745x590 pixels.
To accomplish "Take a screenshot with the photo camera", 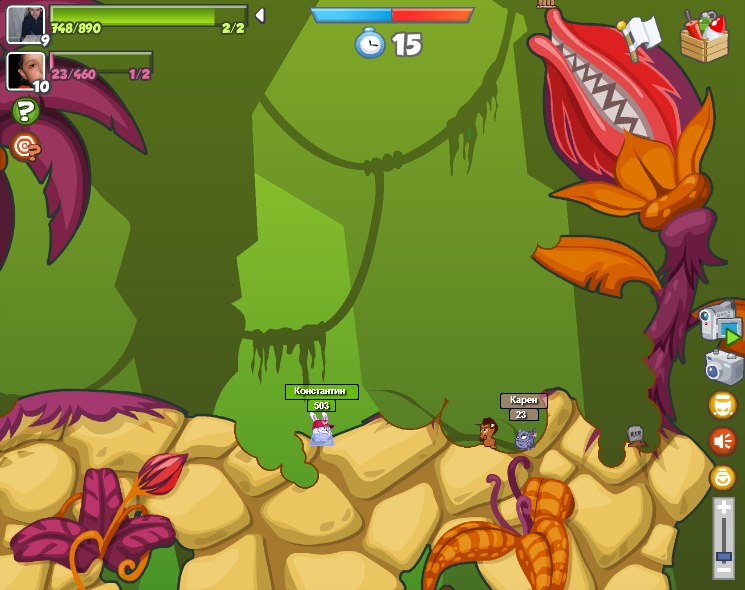I will 723,367.
